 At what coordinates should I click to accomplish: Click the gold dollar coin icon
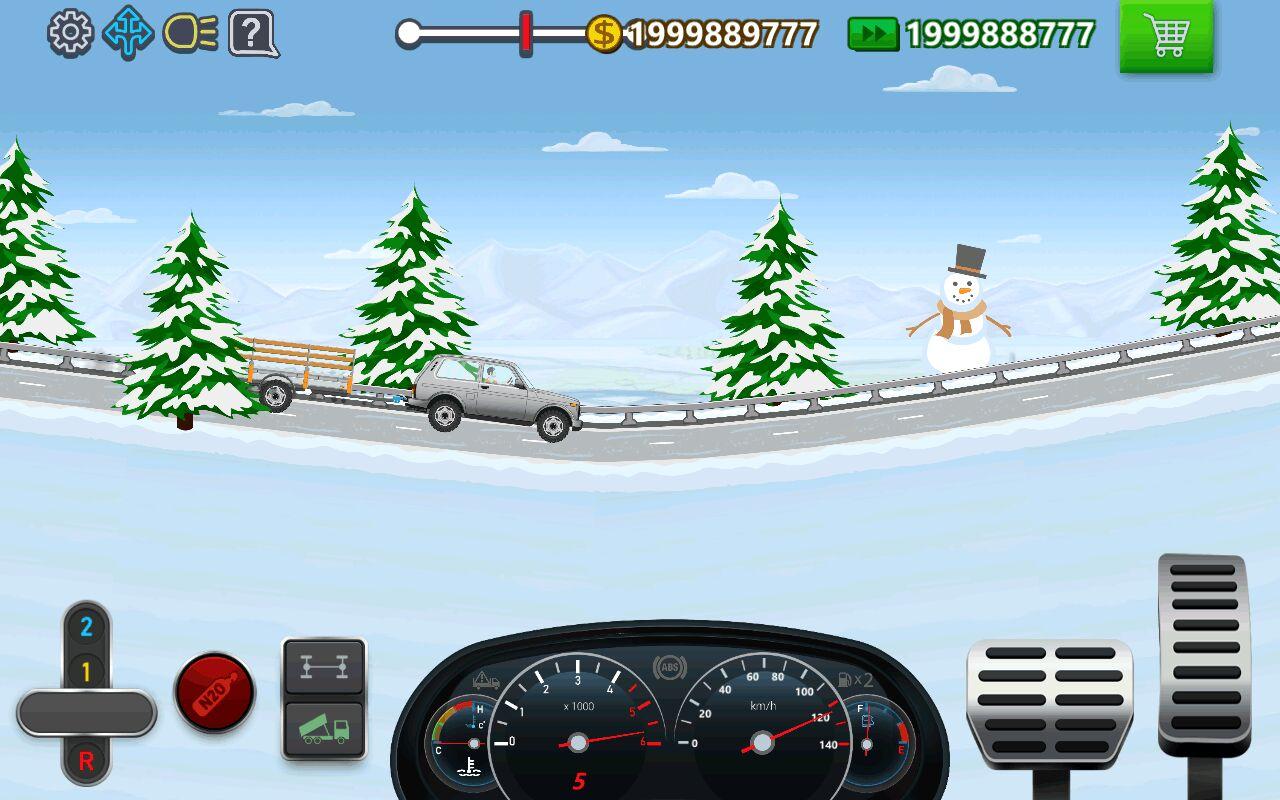tap(604, 34)
